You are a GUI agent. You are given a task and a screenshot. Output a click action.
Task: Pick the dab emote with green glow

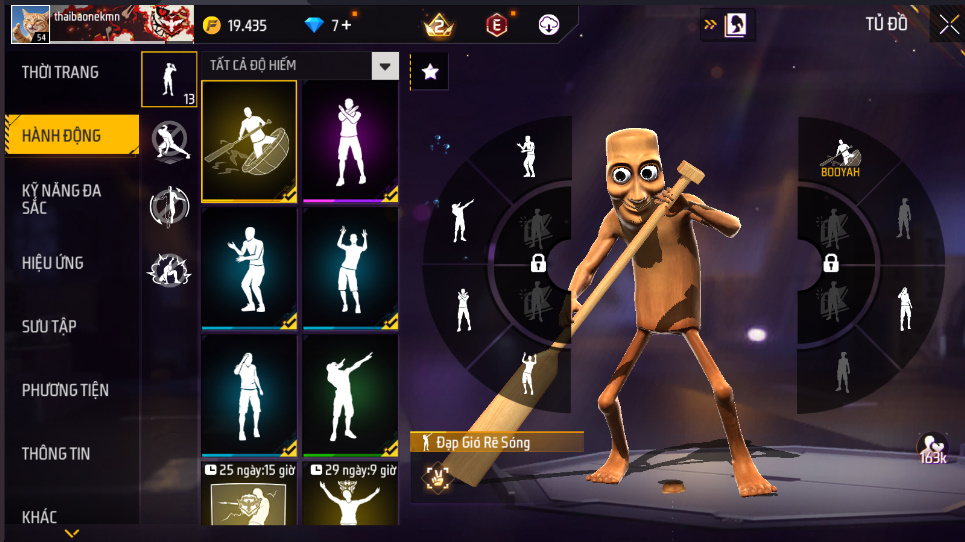(350, 395)
